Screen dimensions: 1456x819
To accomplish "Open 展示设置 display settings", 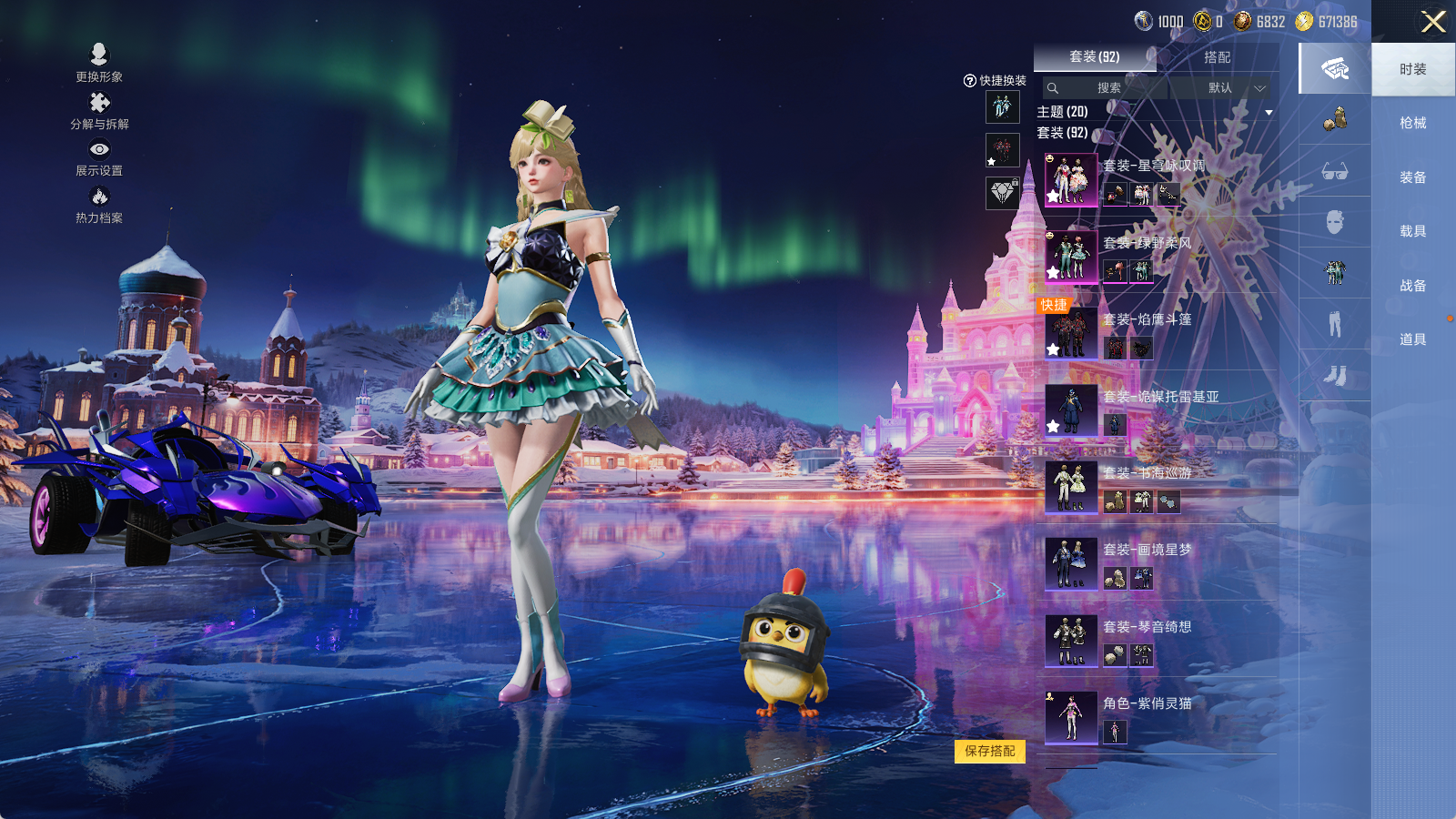I will [99, 157].
